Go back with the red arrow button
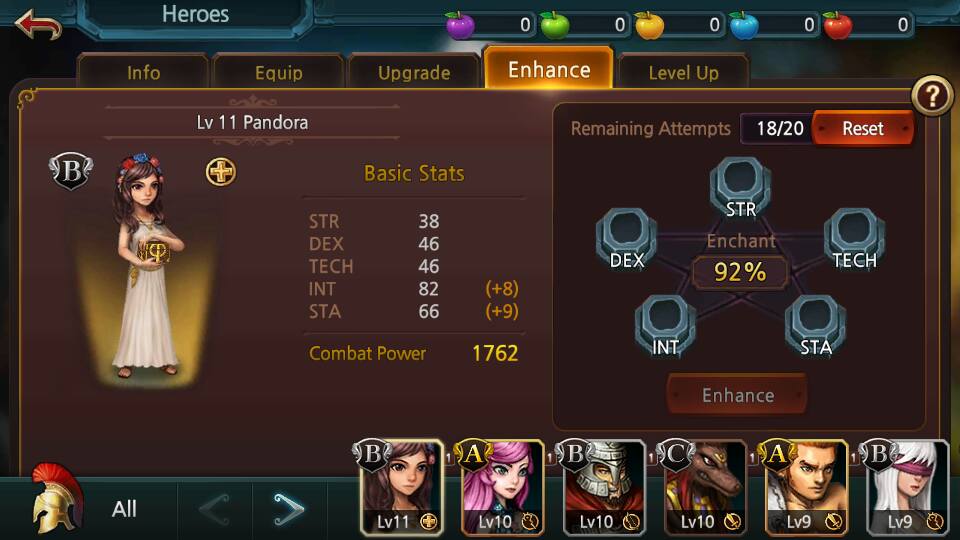Screen dimensions: 960x540 [38, 24]
